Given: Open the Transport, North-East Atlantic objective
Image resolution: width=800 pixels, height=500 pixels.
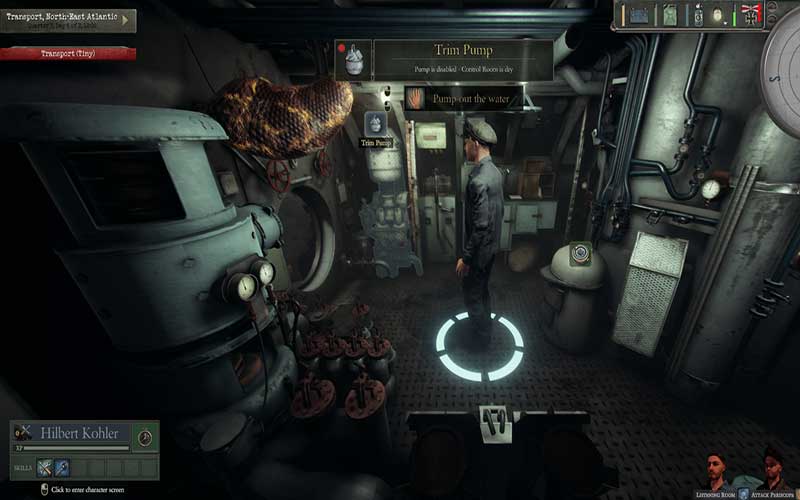Looking at the screenshot, I should pyautogui.click(x=68, y=20).
